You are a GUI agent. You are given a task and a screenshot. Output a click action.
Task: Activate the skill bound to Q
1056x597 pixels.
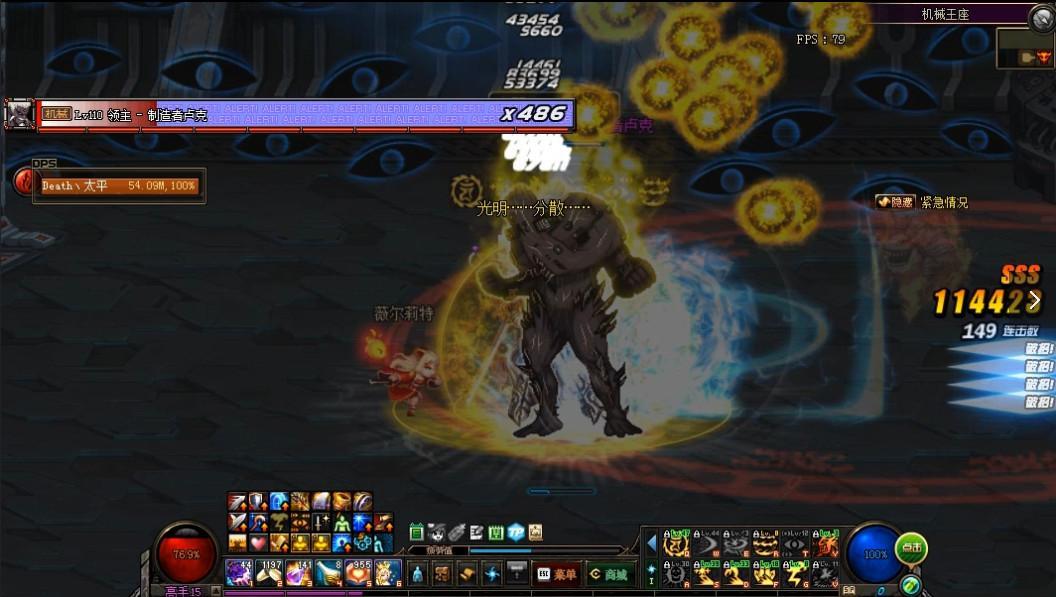(677, 544)
